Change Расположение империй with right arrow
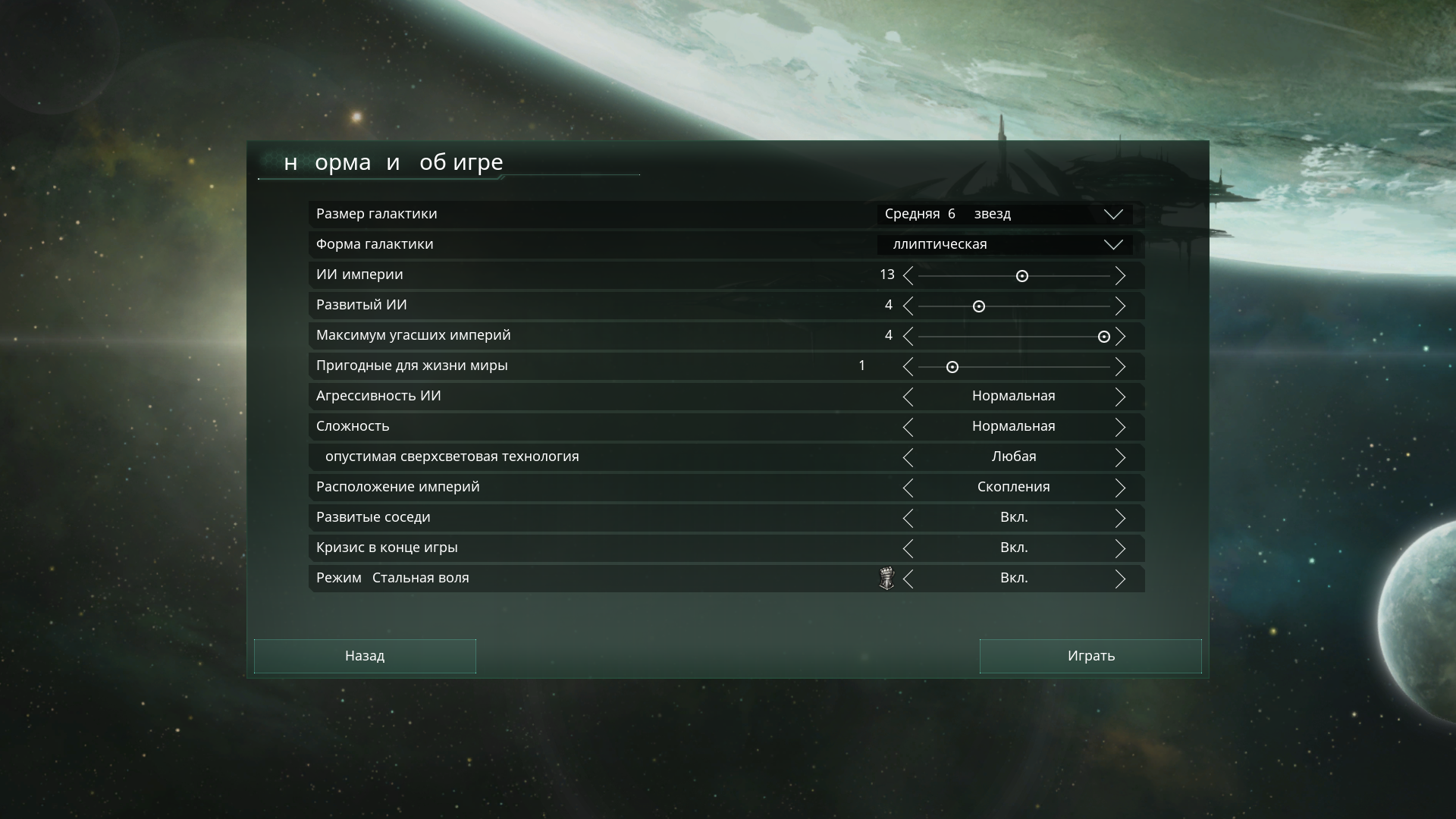 tap(1122, 488)
